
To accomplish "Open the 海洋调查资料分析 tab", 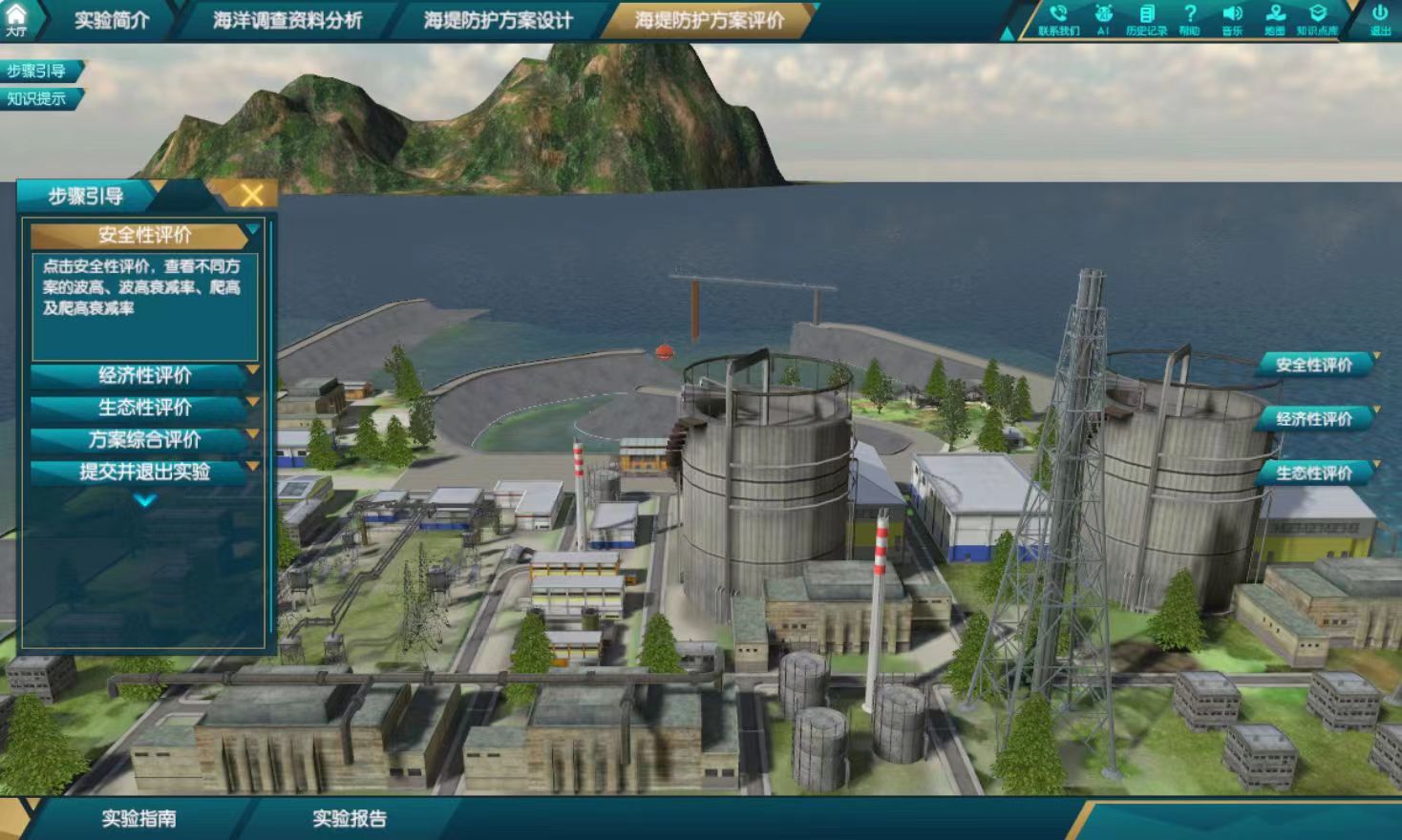I will (287, 20).
